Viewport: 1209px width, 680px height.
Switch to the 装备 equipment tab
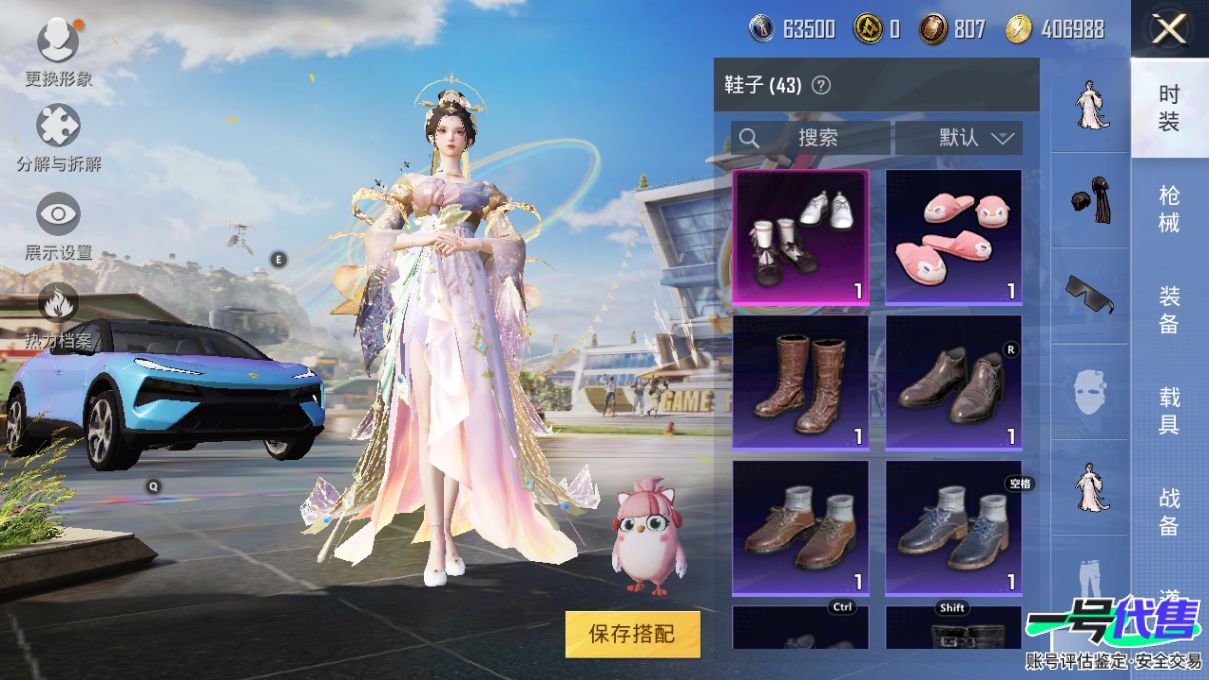(1169, 309)
